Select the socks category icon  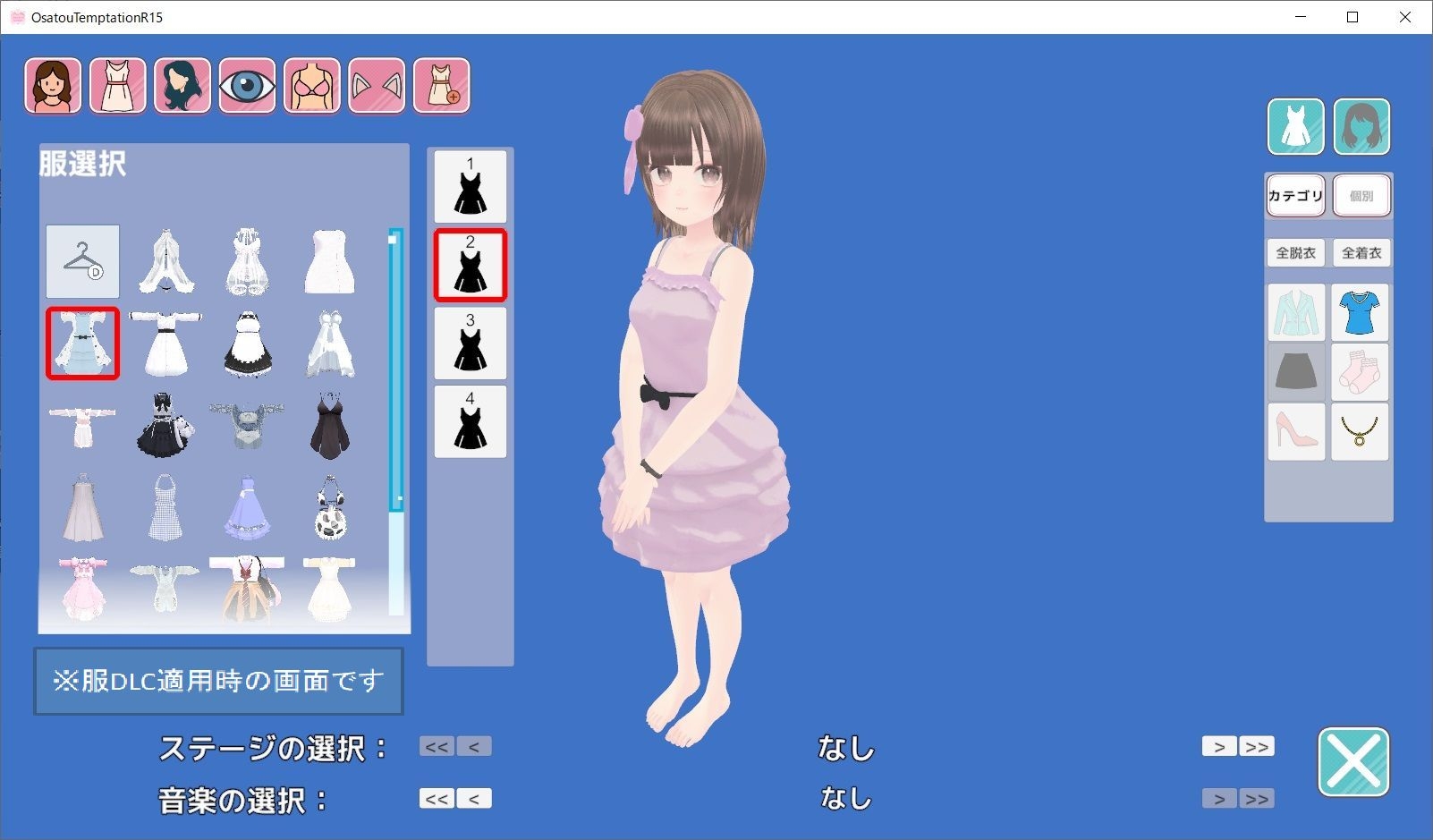tap(1360, 372)
